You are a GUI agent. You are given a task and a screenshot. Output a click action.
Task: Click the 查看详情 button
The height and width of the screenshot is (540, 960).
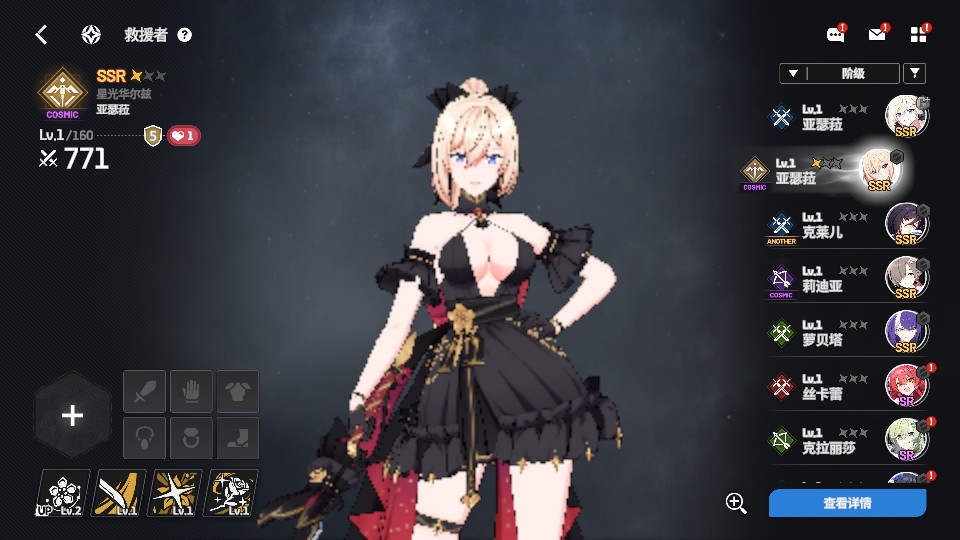pyautogui.click(x=847, y=503)
